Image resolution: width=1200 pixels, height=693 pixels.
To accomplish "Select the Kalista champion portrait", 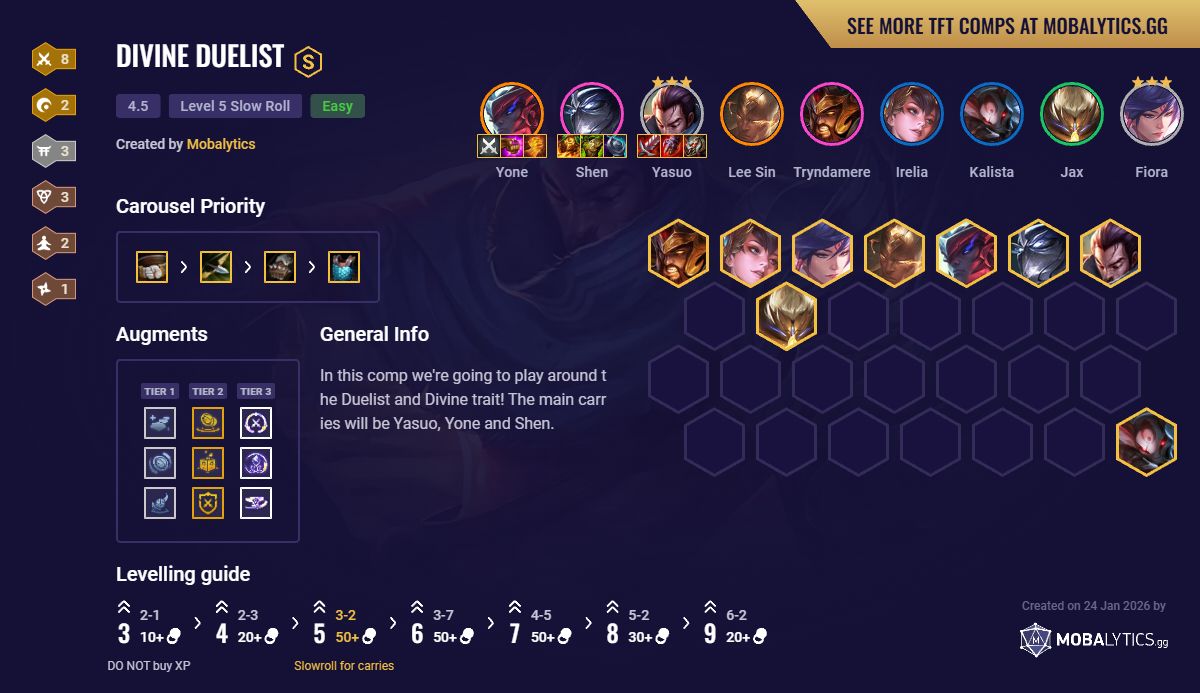I will (x=992, y=113).
